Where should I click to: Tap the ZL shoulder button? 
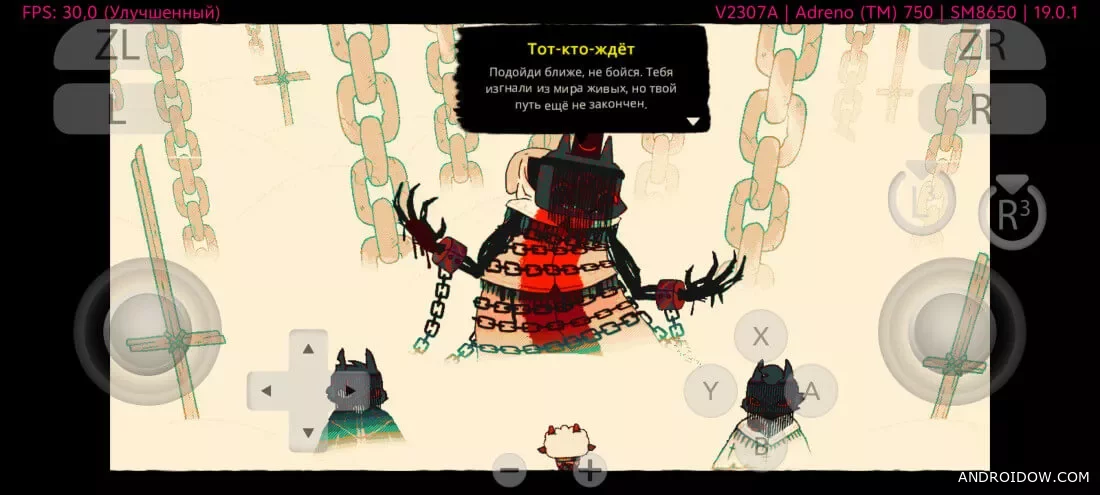tap(118, 45)
